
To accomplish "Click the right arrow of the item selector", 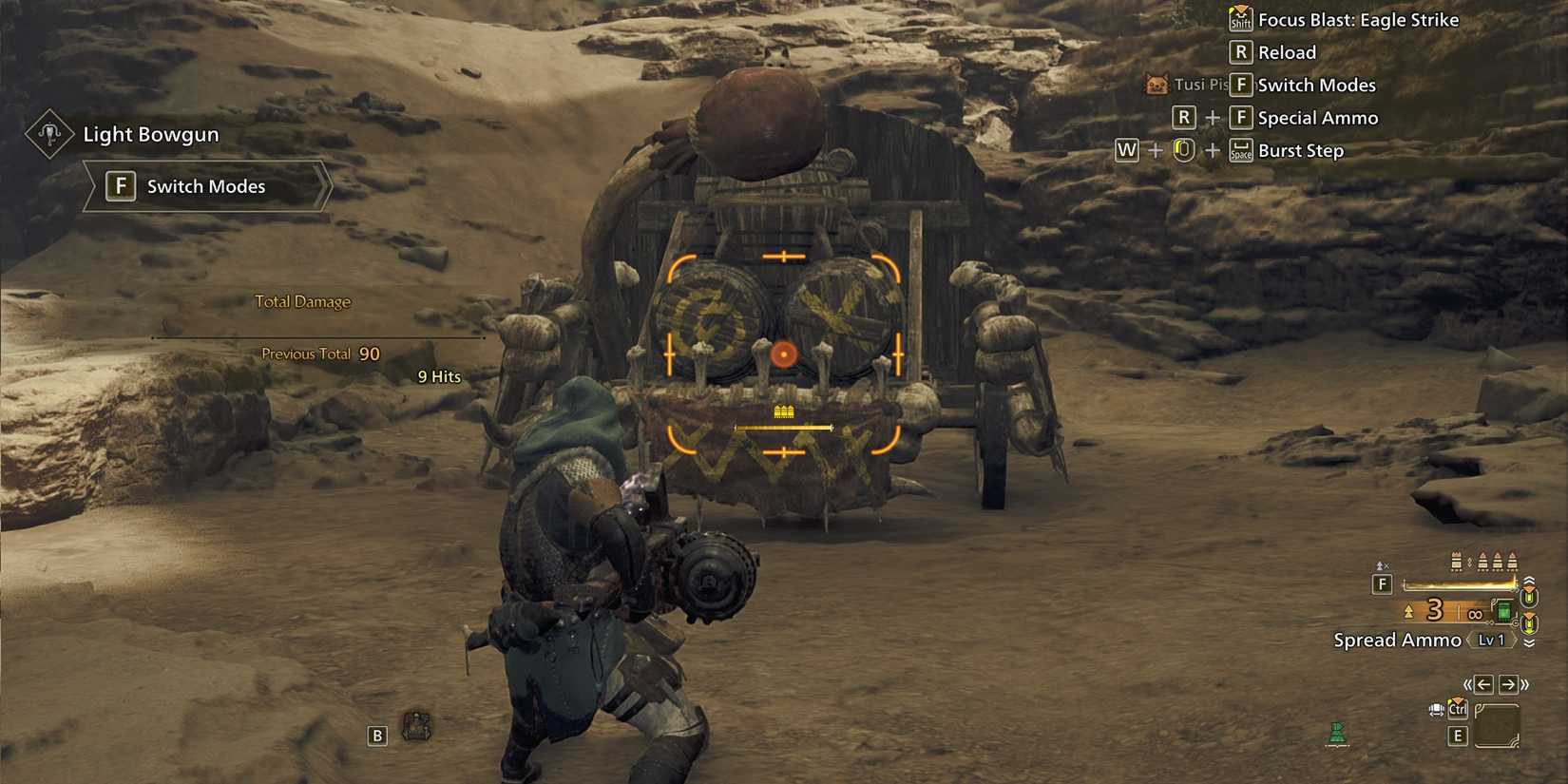I will point(1507,682).
